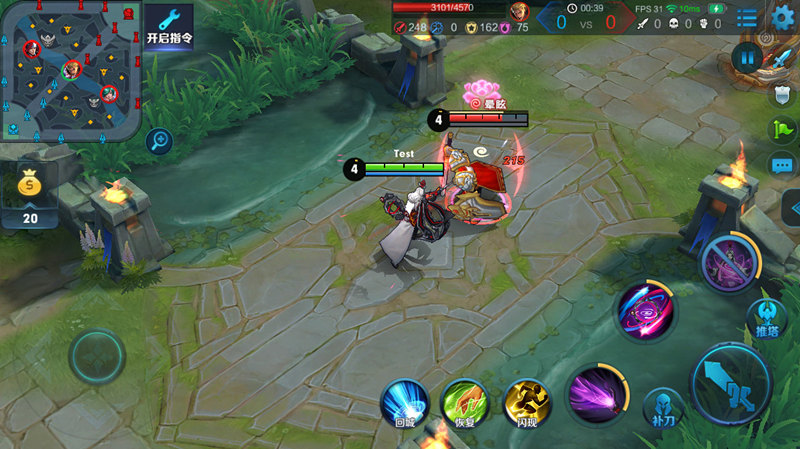Open the minimap in the corner
Image resolution: width=800 pixels, height=449 pixels.
point(70,72)
